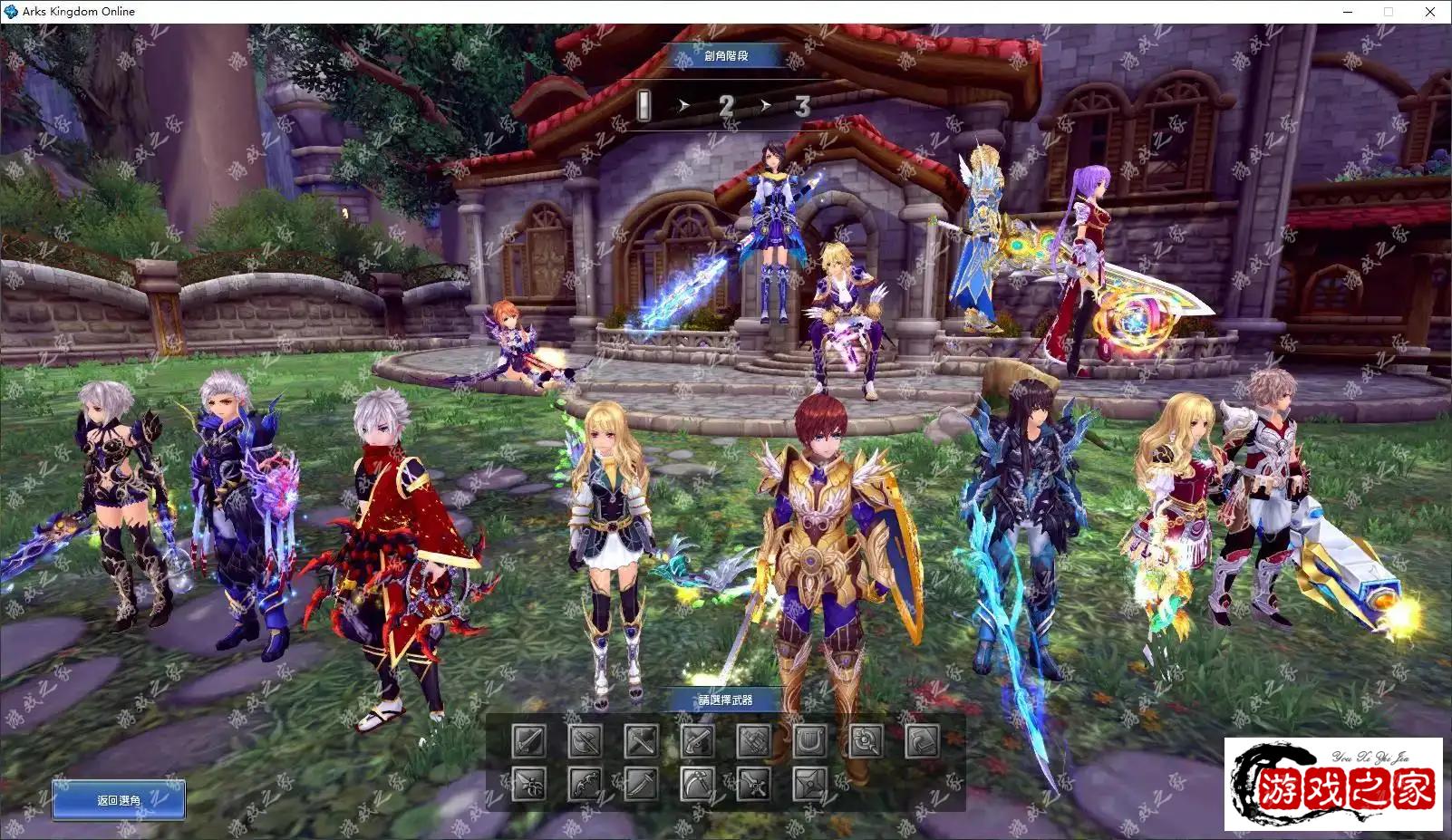
Task: Select the cannon weapon icon
Action: (753, 741)
